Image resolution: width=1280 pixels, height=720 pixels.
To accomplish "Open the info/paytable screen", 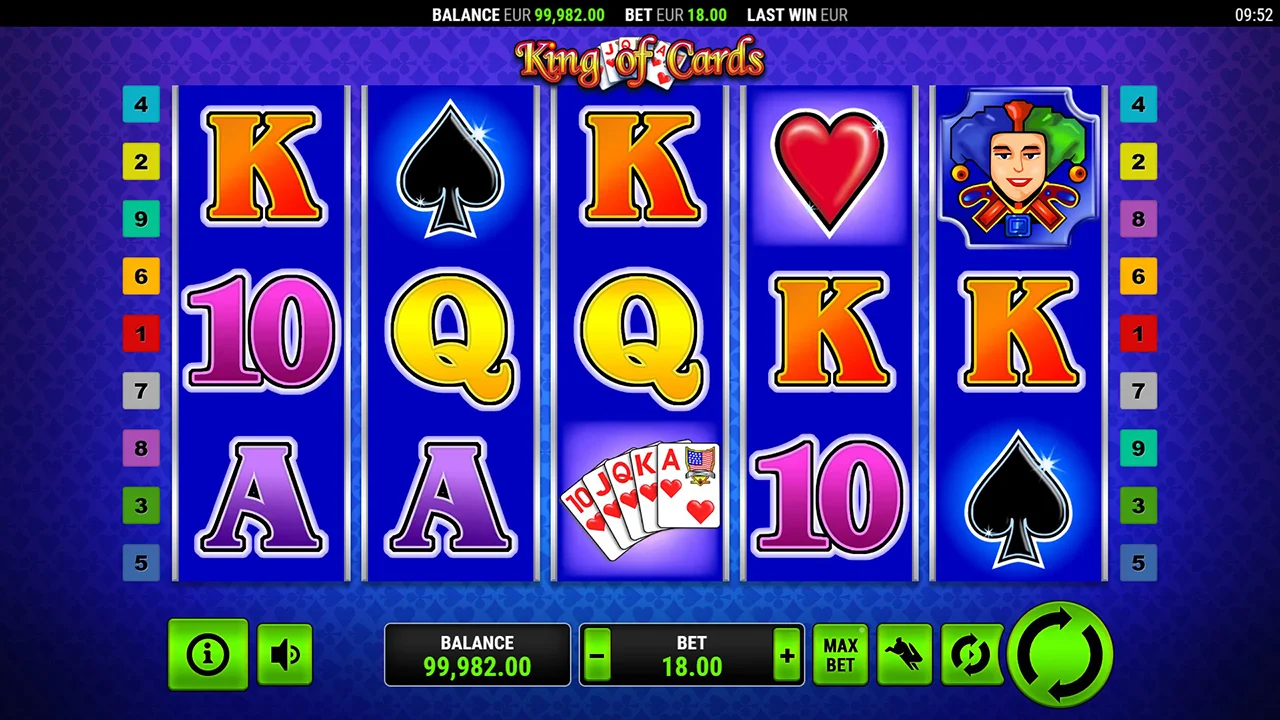I will (208, 654).
